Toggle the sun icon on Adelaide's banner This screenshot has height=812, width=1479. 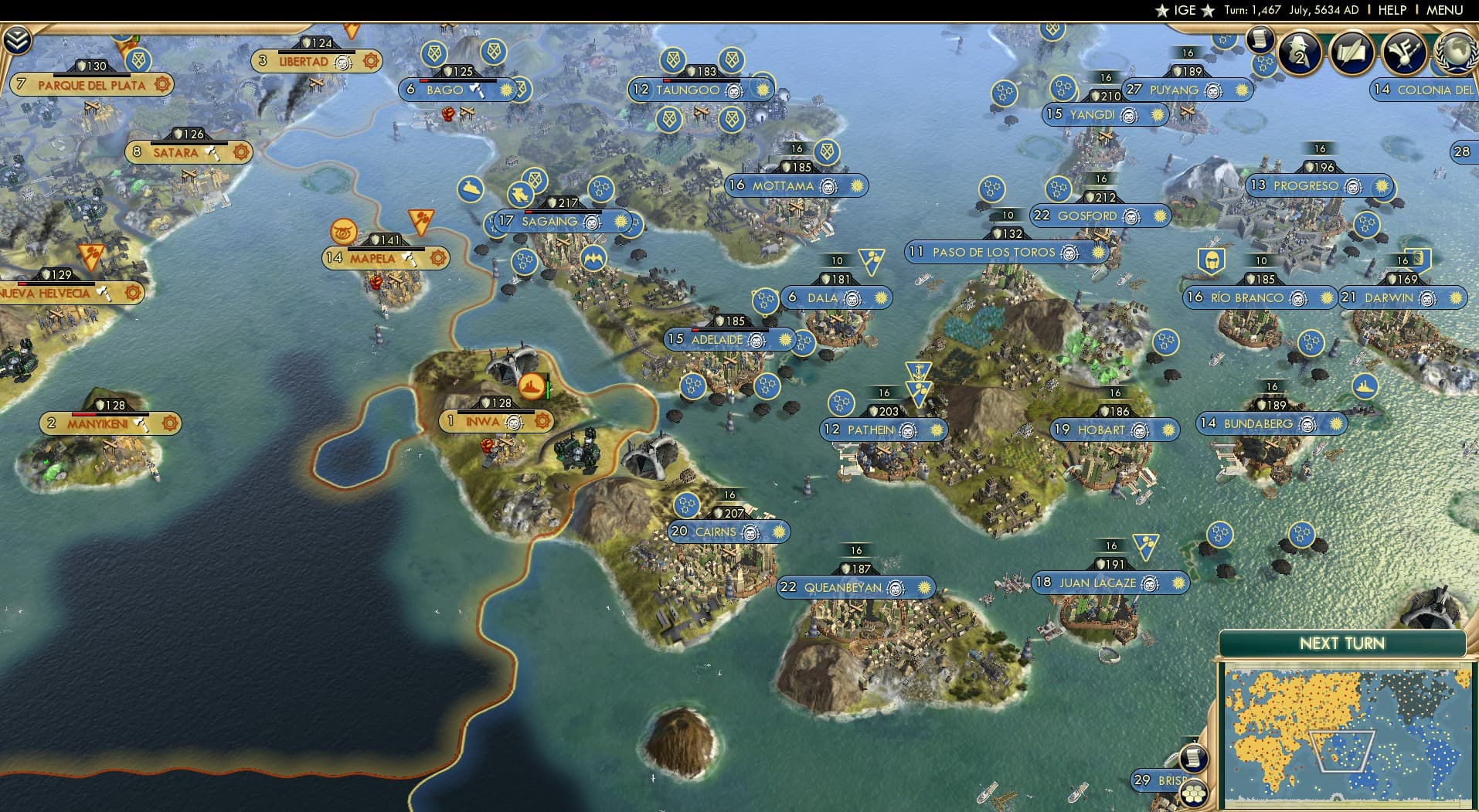(x=786, y=340)
